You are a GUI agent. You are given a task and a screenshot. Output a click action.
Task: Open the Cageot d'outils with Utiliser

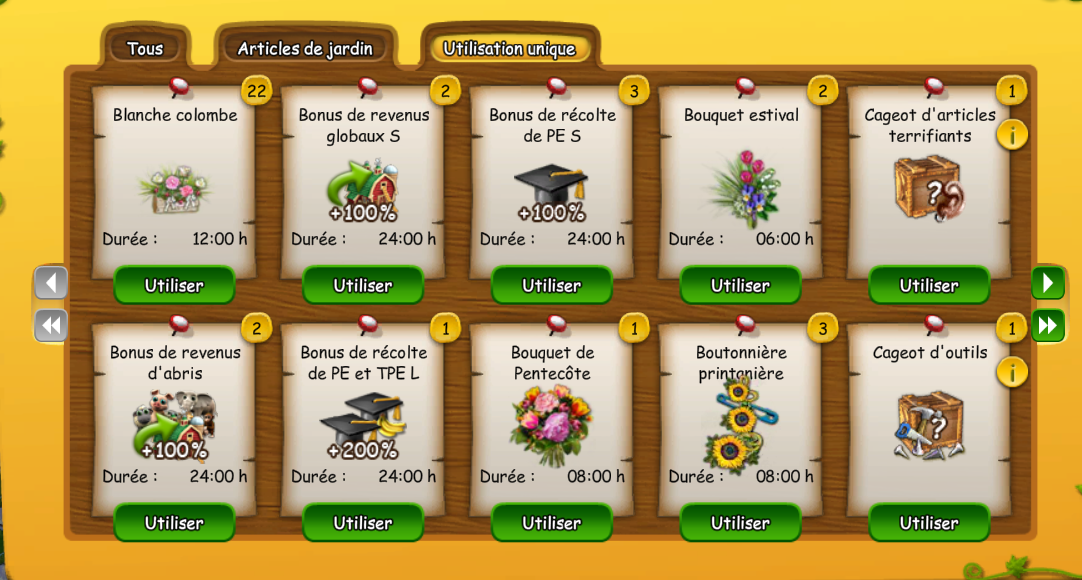pos(929,522)
